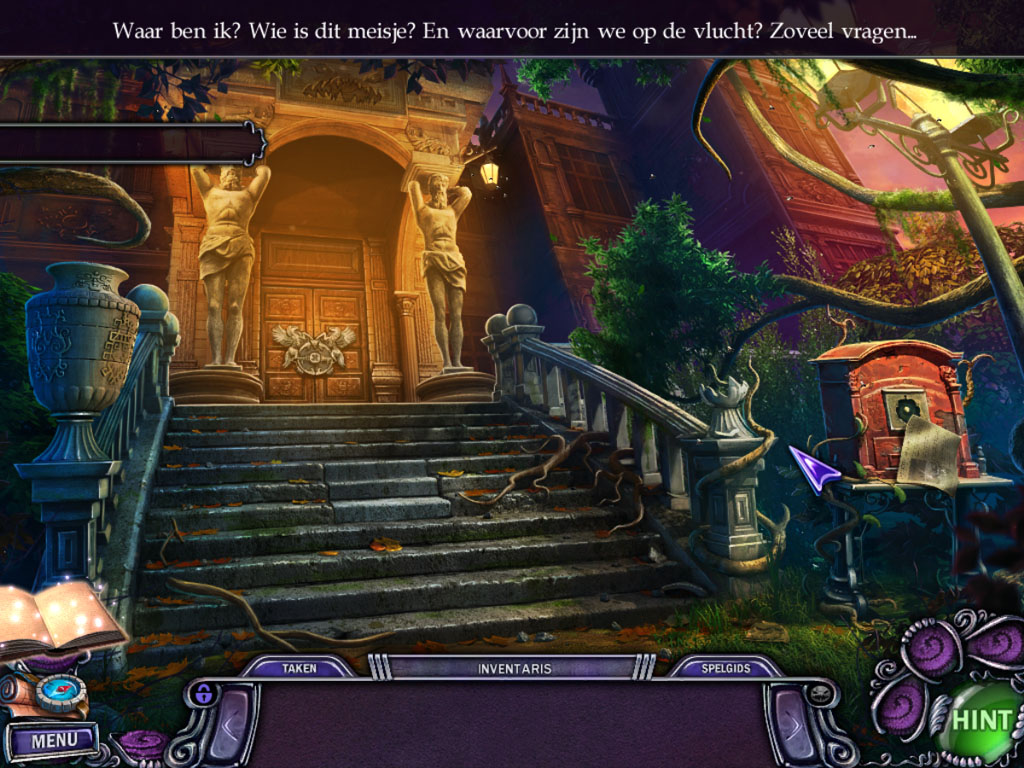
Task: Toggle the inventory padlock
Action: [x=204, y=693]
